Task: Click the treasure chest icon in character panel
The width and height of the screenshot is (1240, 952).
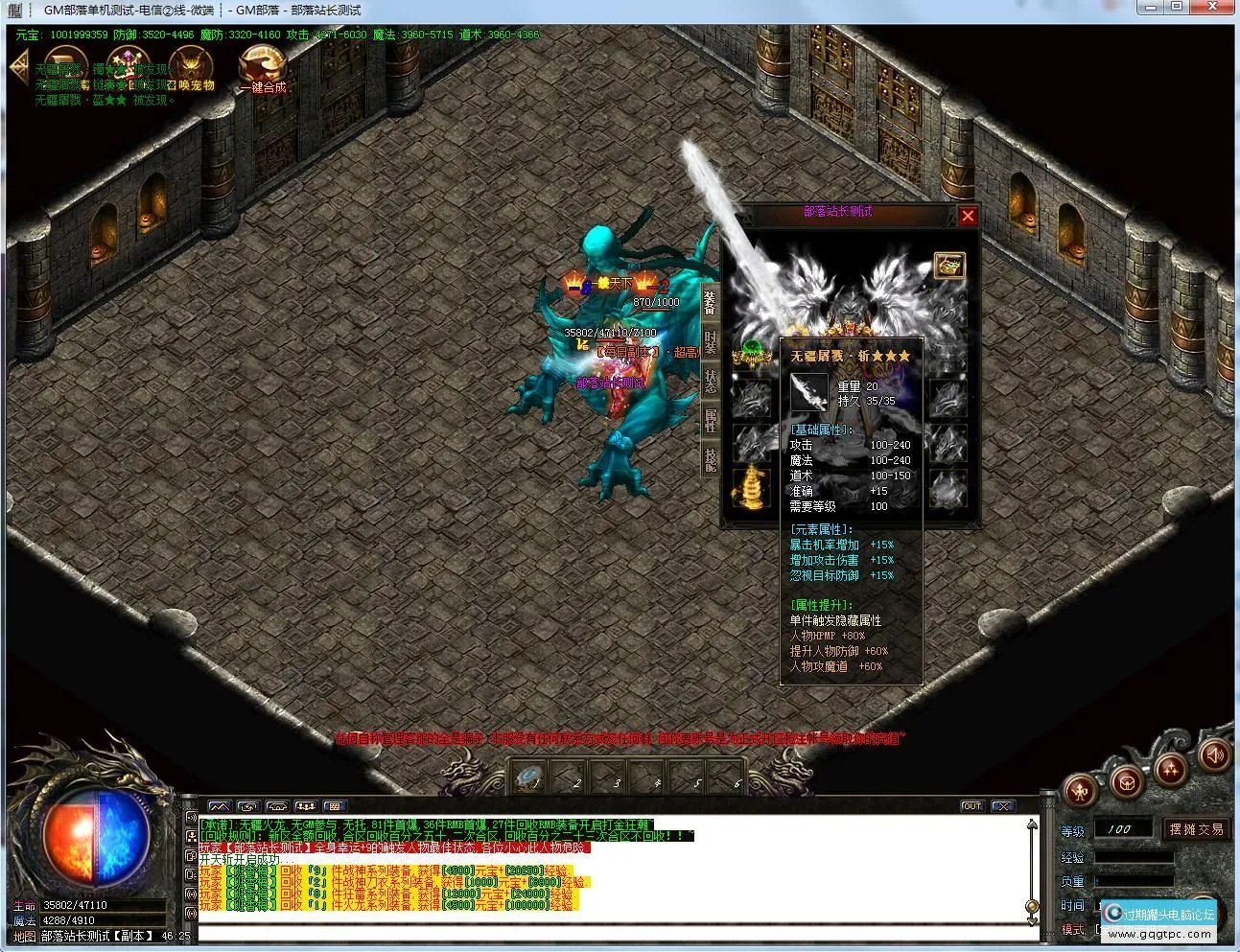Action: 949,266
